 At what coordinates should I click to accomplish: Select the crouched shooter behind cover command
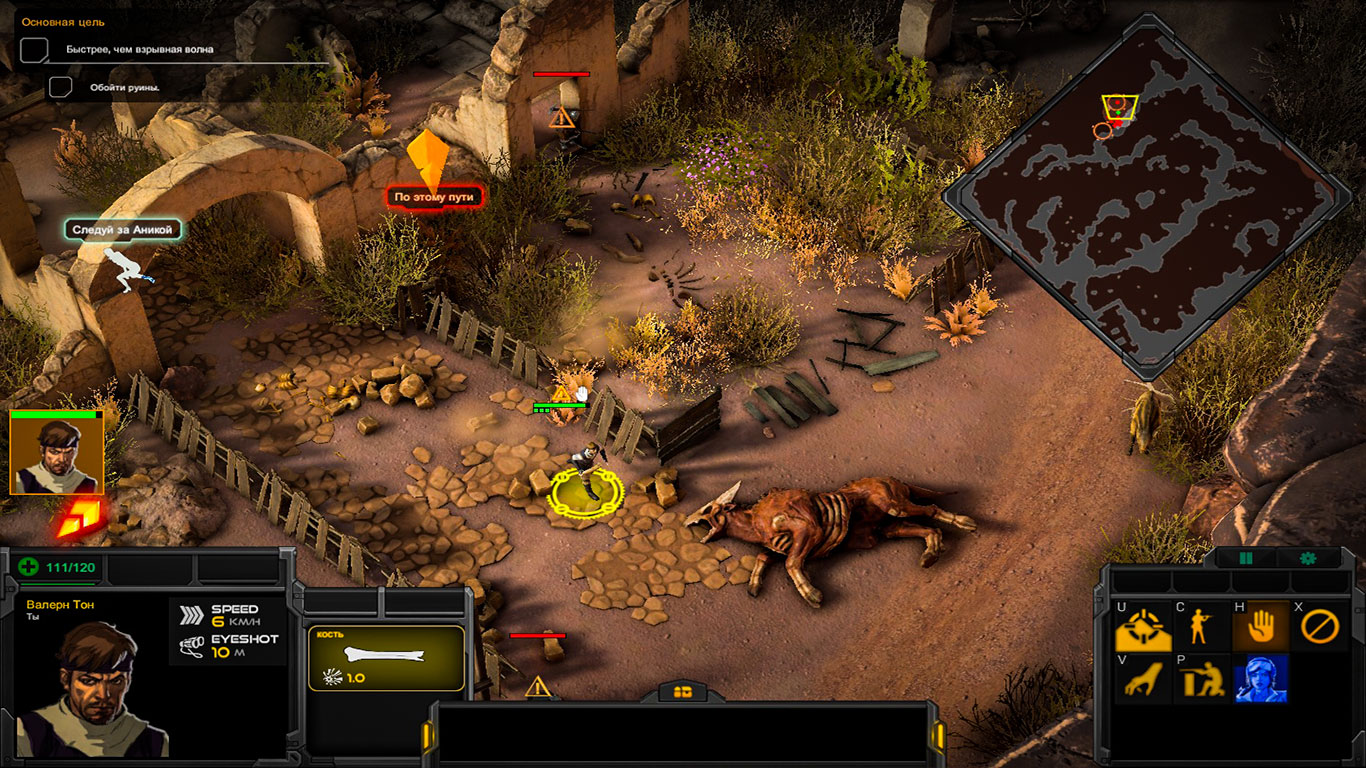(x=1201, y=680)
